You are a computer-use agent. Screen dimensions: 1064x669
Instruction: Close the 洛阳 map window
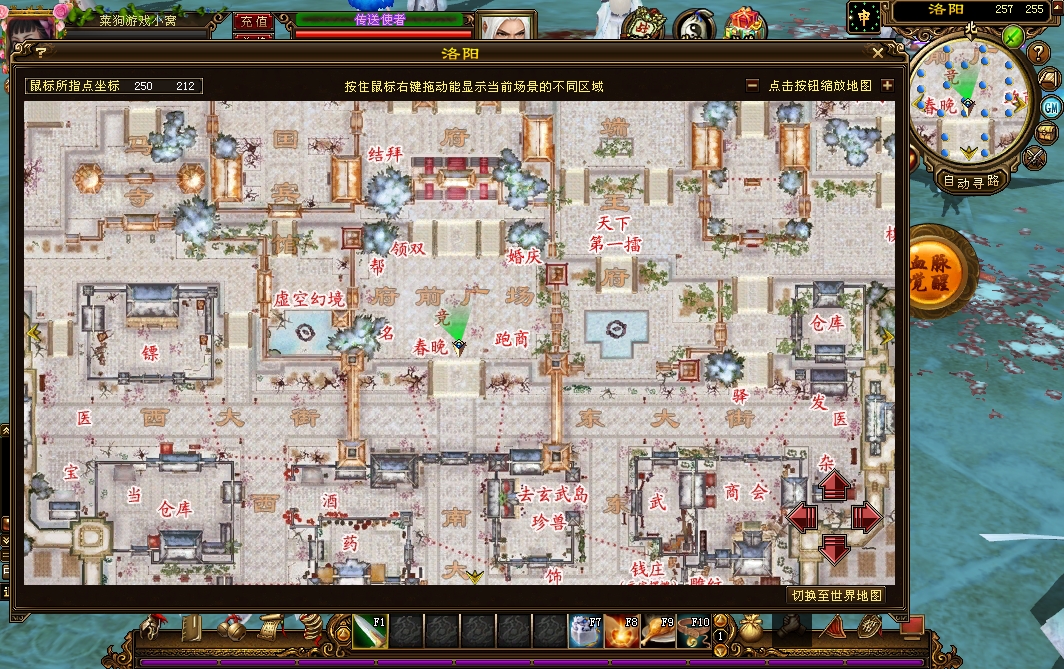pos(878,53)
